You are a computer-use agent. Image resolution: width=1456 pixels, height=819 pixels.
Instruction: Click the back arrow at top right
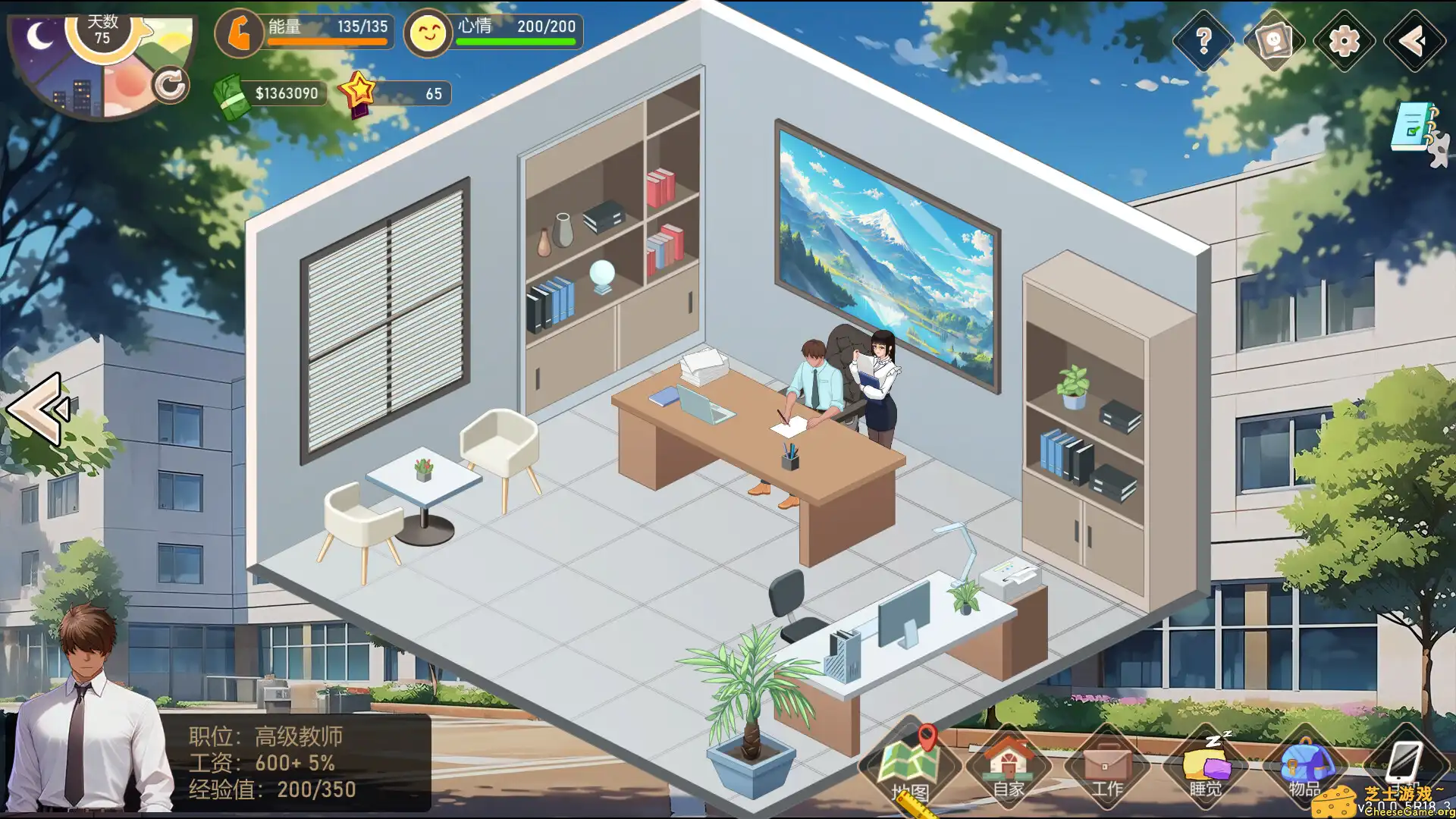pos(1413,40)
